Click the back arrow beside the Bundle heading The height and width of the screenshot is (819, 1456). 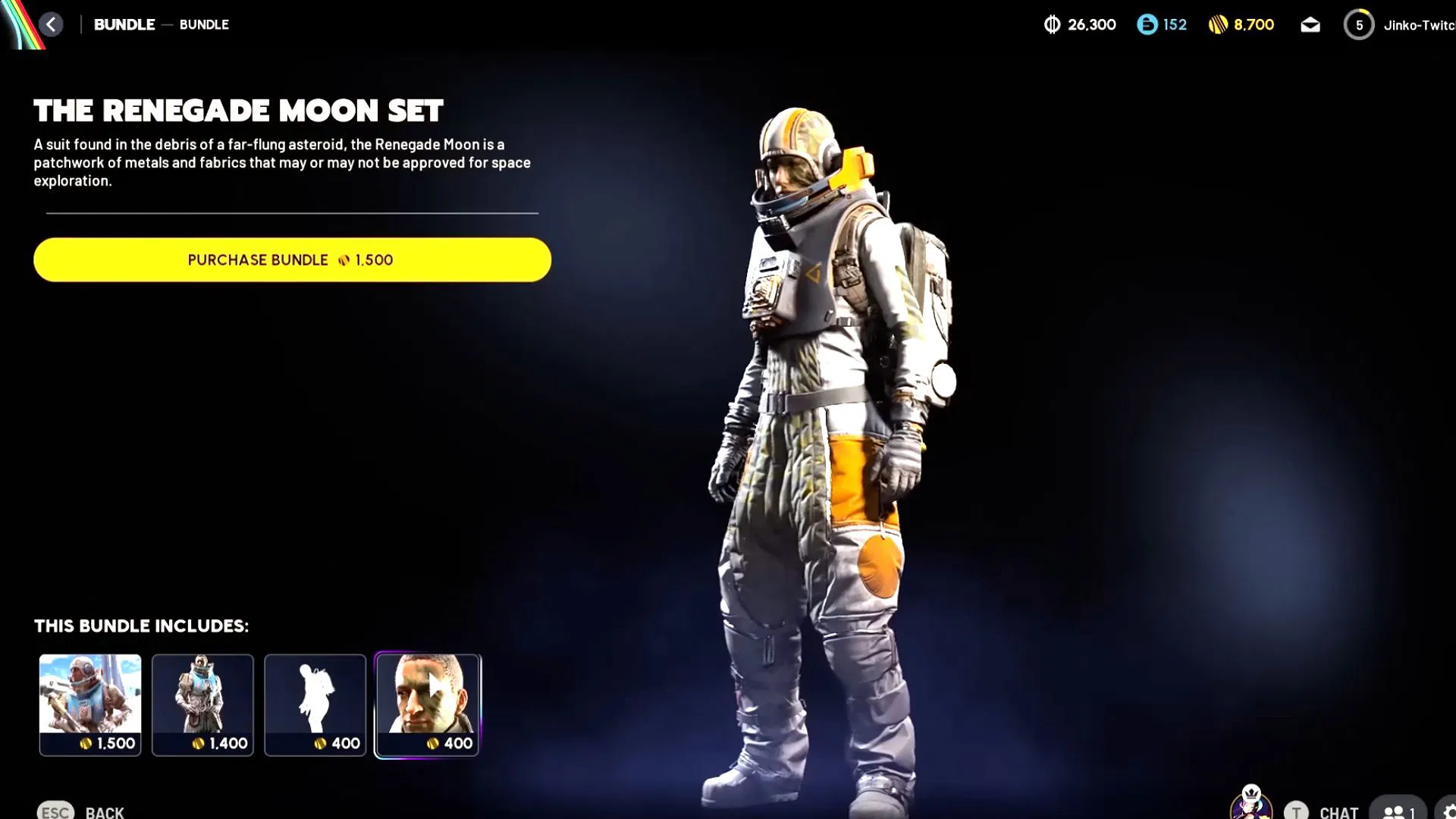point(51,24)
